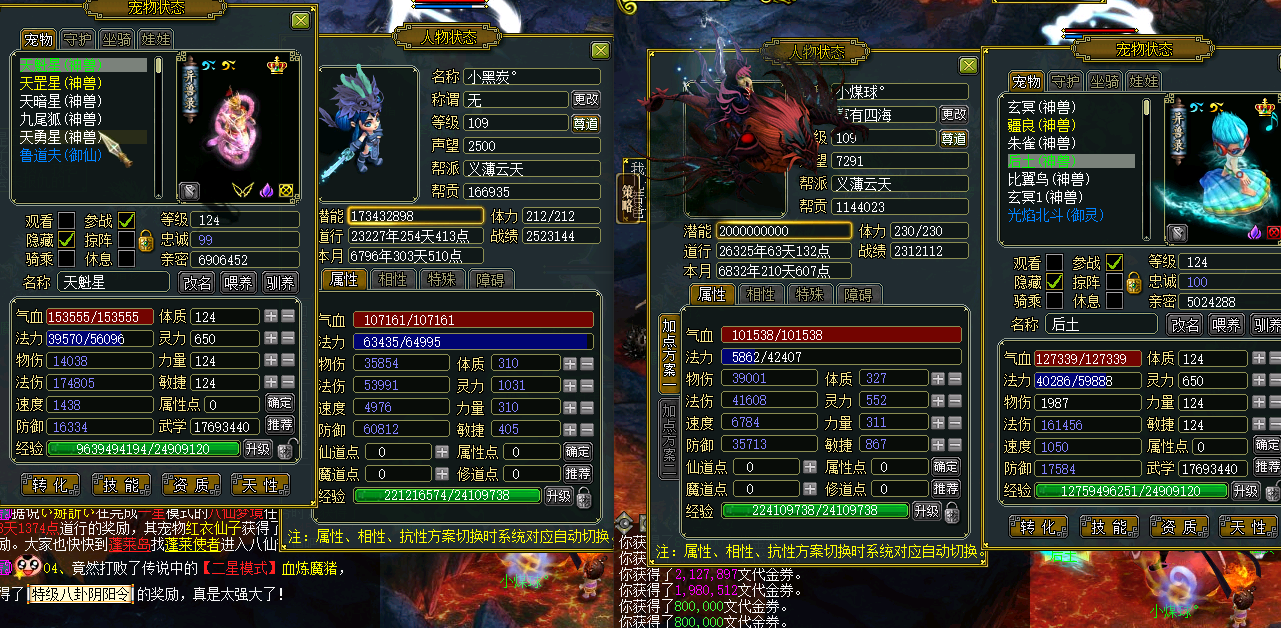Select 九尾狐 in the pet list
The width and height of the screenshot is (1281, 628).
[60, 119]
